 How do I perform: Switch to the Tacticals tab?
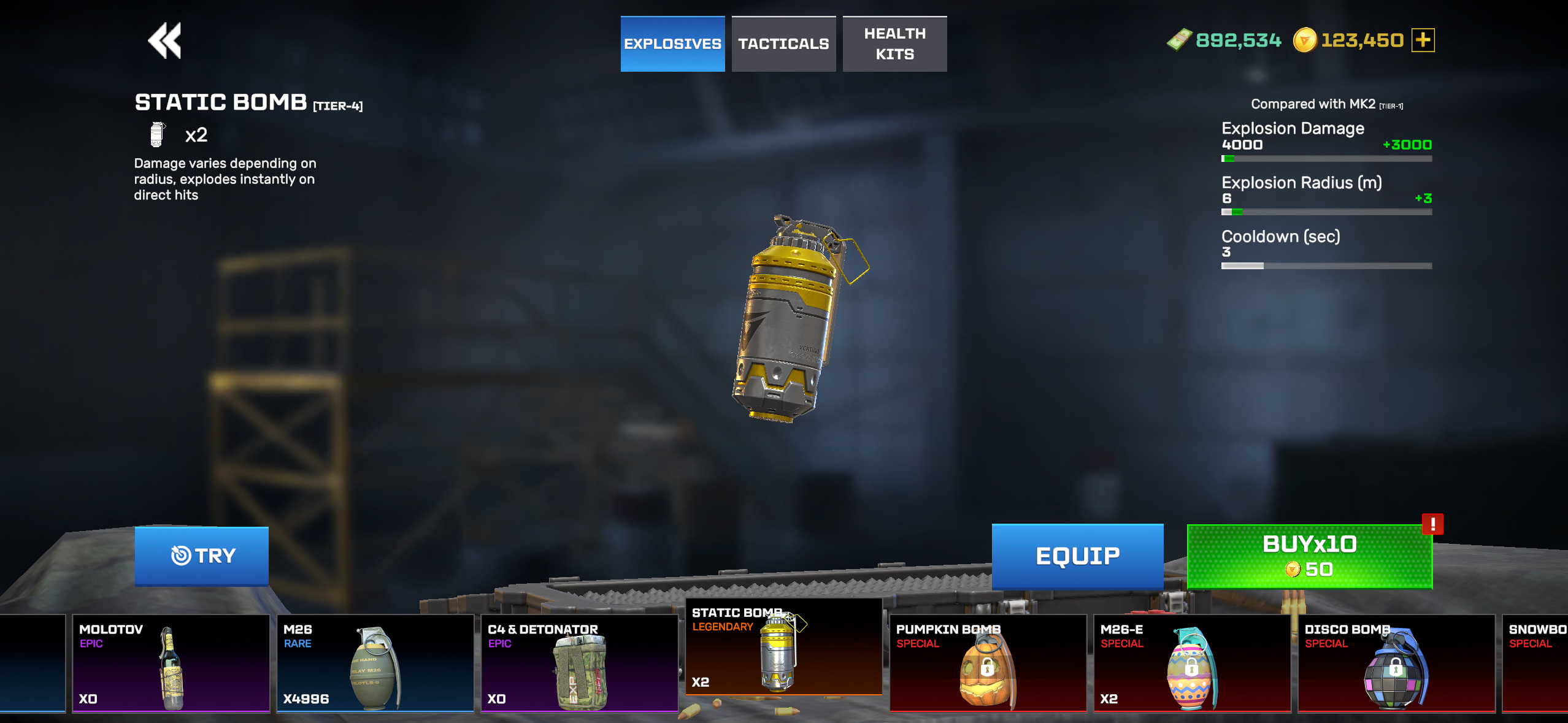click(x=783, y=44)
